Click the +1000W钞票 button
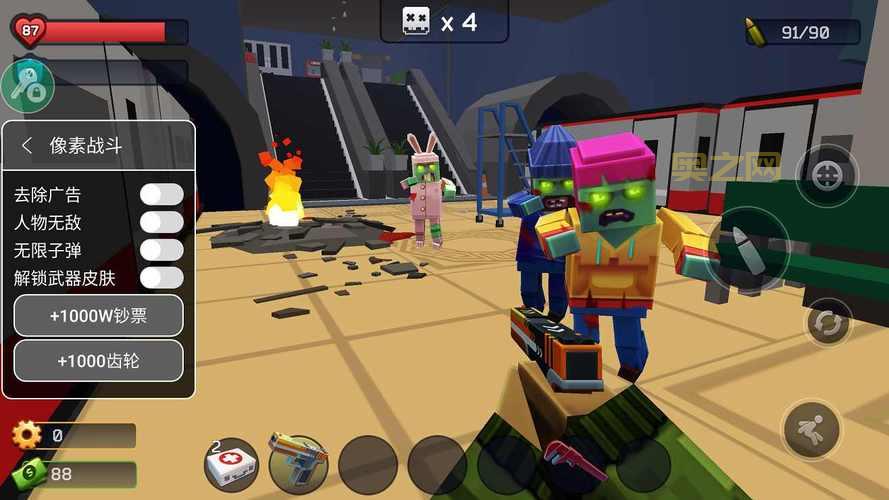This screenshot has width=889, height=500. [x=98, y=316]
